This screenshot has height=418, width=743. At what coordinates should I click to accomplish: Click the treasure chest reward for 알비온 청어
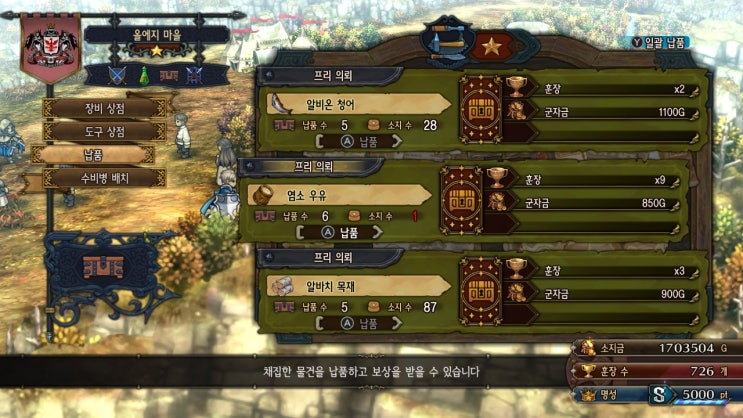(x=478, y=103)
